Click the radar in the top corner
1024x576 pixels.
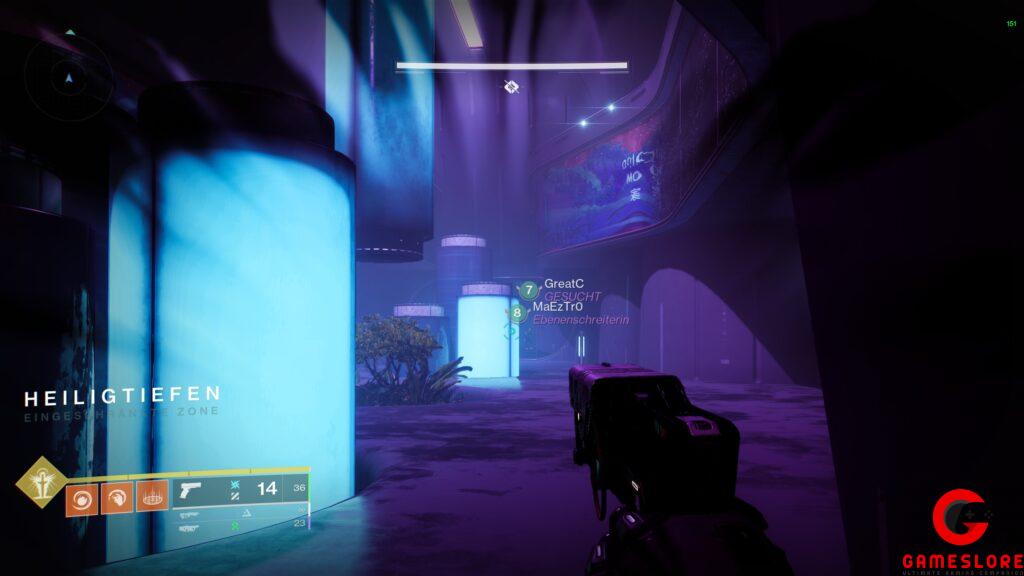[67, 75]
